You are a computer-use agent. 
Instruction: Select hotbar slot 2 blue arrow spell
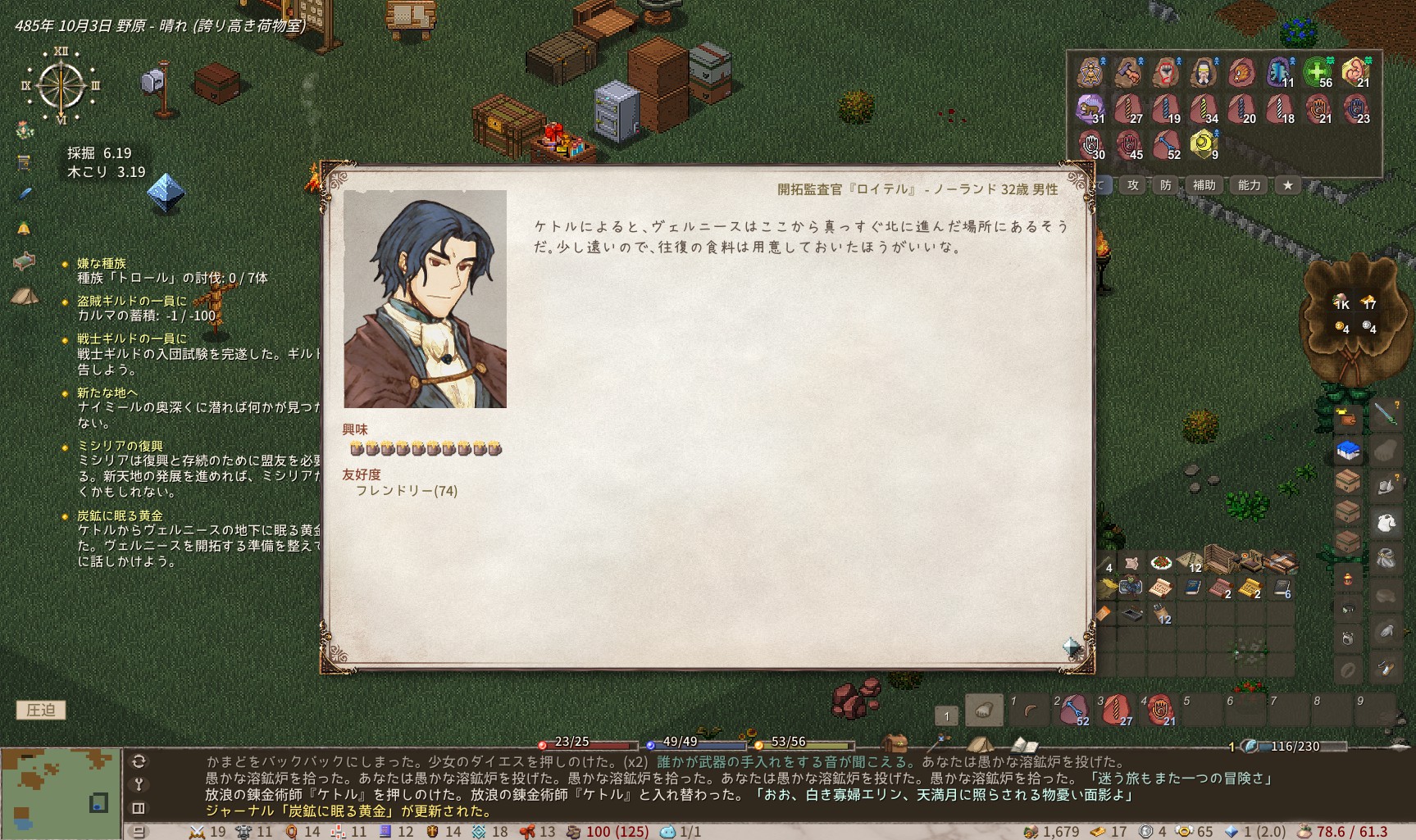1073,710
